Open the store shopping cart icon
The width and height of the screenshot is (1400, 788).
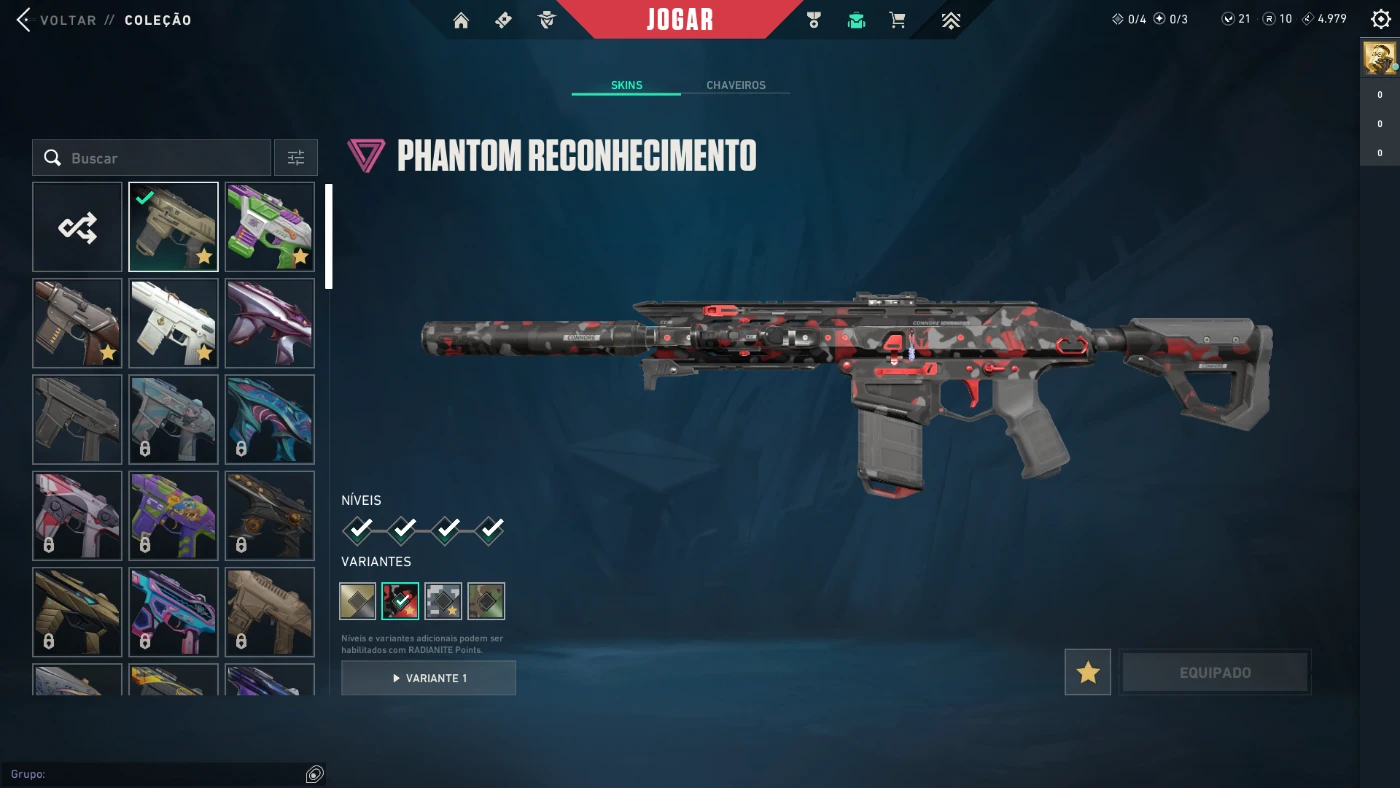click(897, 20)
